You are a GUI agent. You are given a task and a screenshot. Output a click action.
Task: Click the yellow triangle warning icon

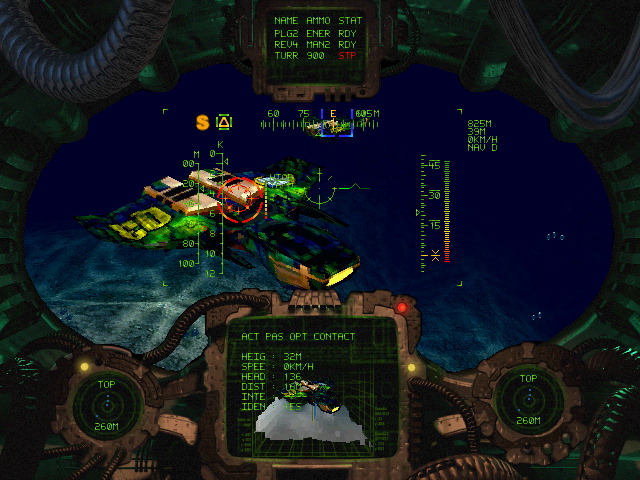(224, 122)
